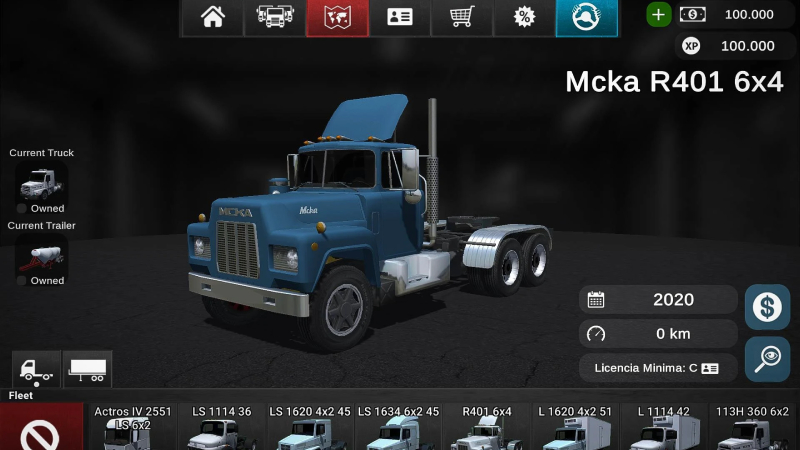Buy this truck with the dollar button

[767, 307]
